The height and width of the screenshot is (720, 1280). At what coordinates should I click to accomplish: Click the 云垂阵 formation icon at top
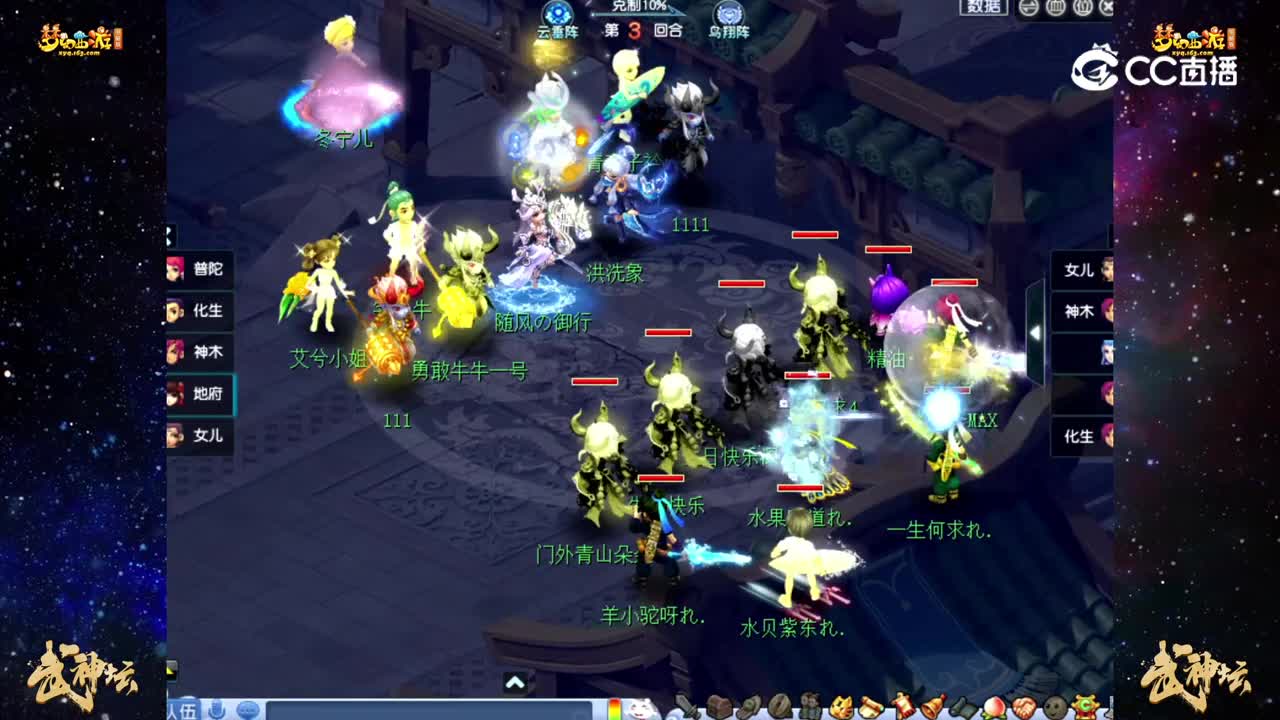tap(558, 14)
